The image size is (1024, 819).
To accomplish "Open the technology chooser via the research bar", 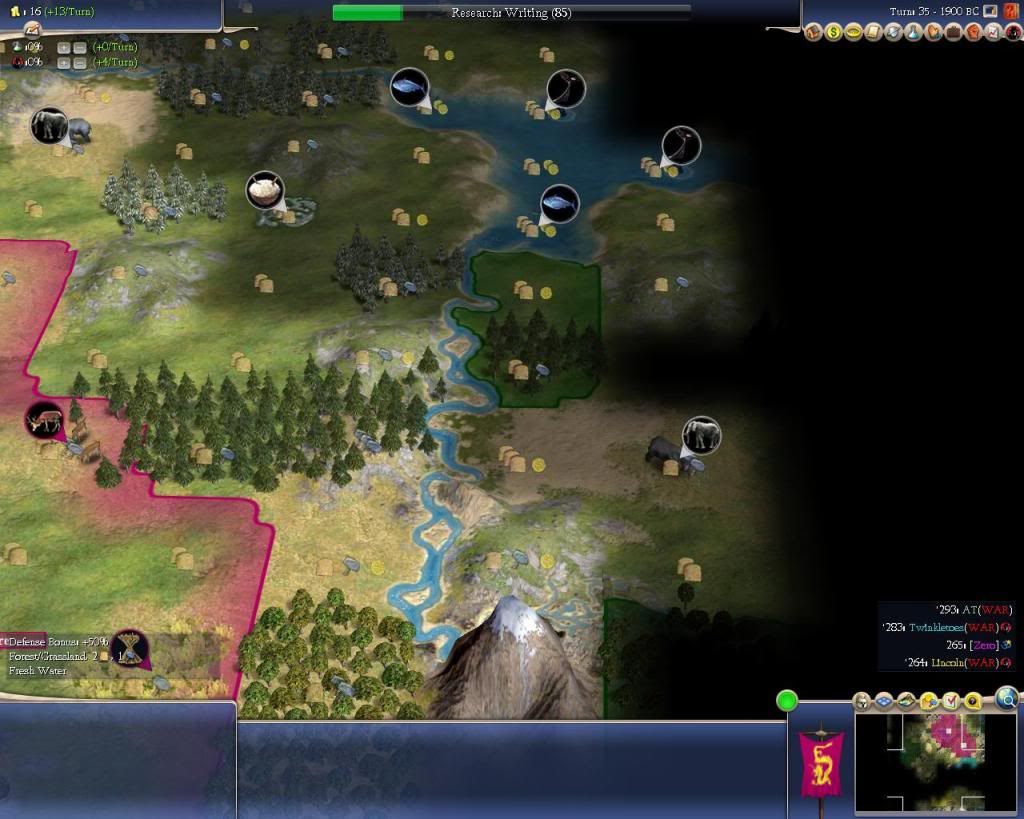I will tap(511, 13).
